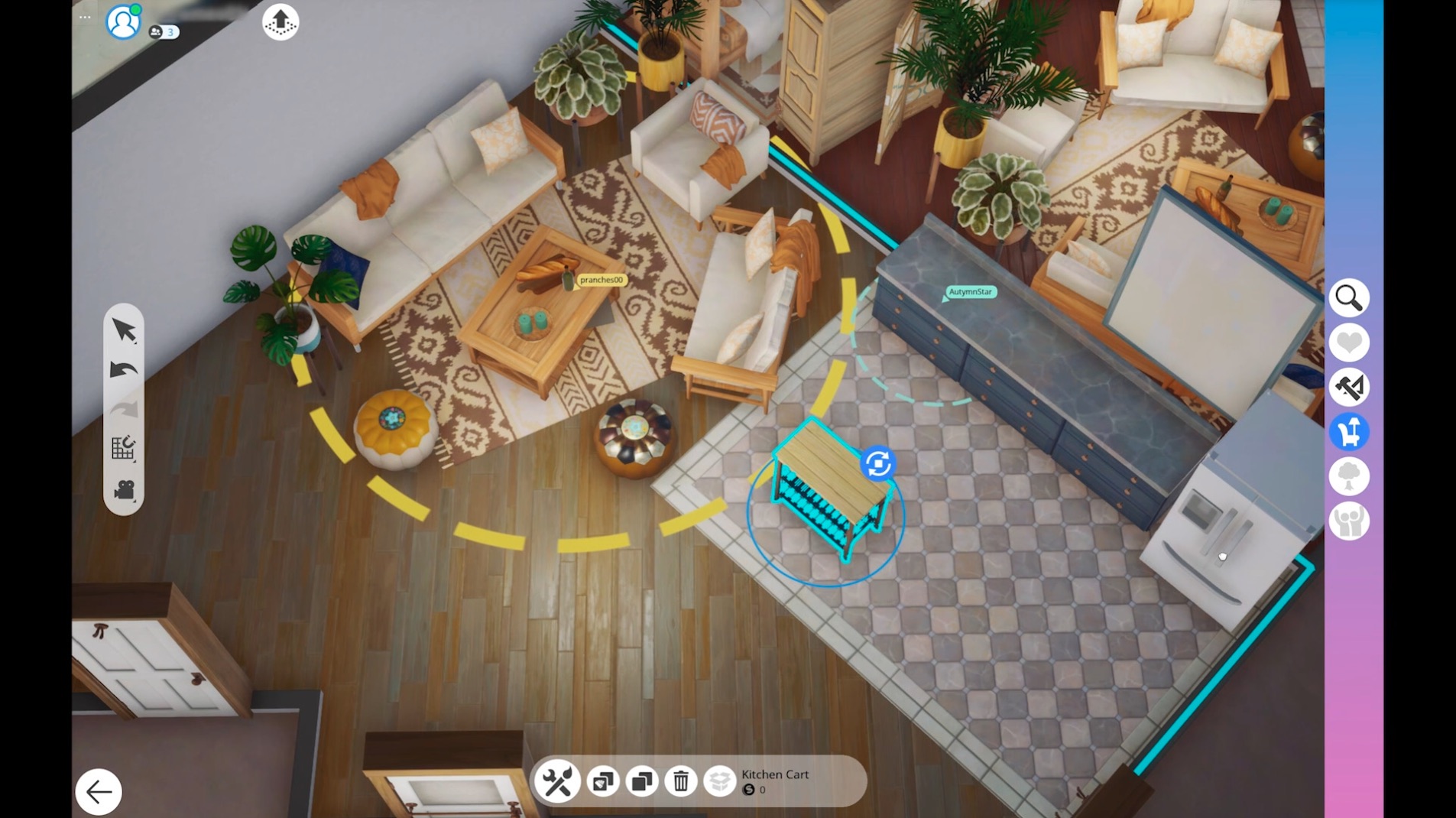Open the wrench and brush customize tool
Image resolution: width=1456 pixels, height=818 pixels.
[557, 781]
